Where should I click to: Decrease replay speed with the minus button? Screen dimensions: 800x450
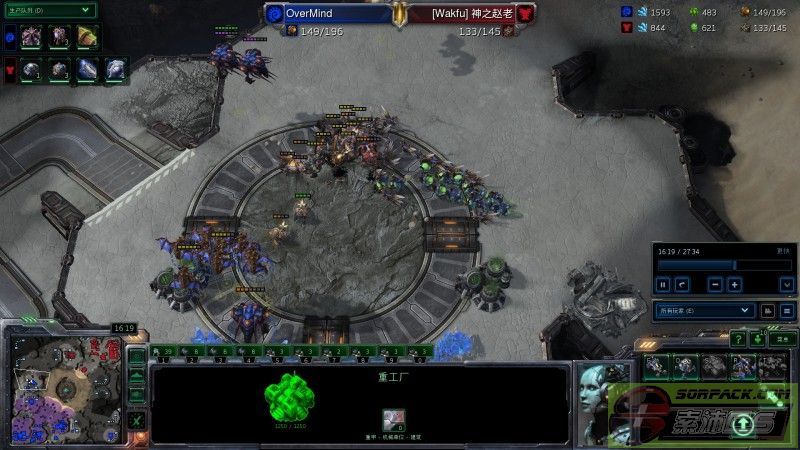715,284
